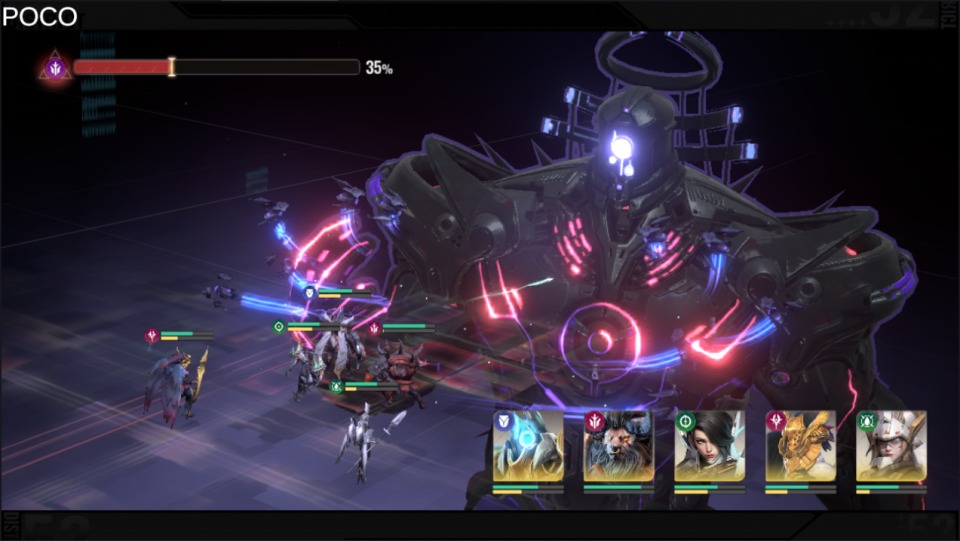Image resolution: width=960 pixels, height=541 pixels.
Task: Select the glowing blue orb hero card
Action: [x=528, y=446]
